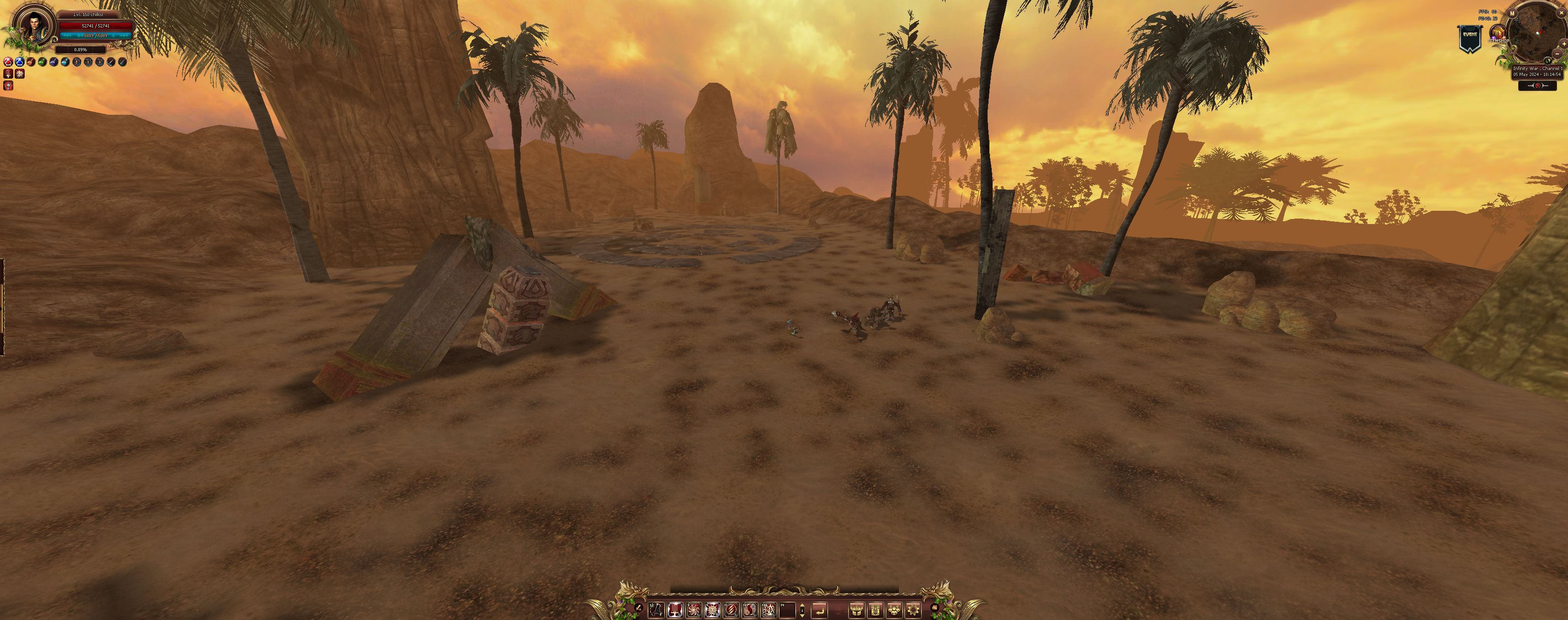Activate the black cloak skill in slot 1
The height and width of the screenshot is (620, 1568).
tap(655, 609)
